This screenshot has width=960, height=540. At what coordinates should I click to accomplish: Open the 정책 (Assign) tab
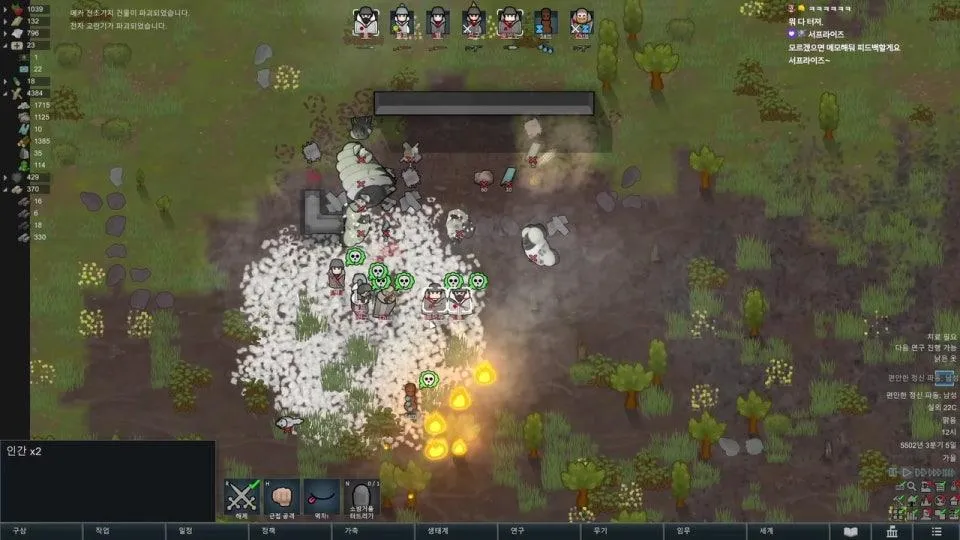click(268, 531)
